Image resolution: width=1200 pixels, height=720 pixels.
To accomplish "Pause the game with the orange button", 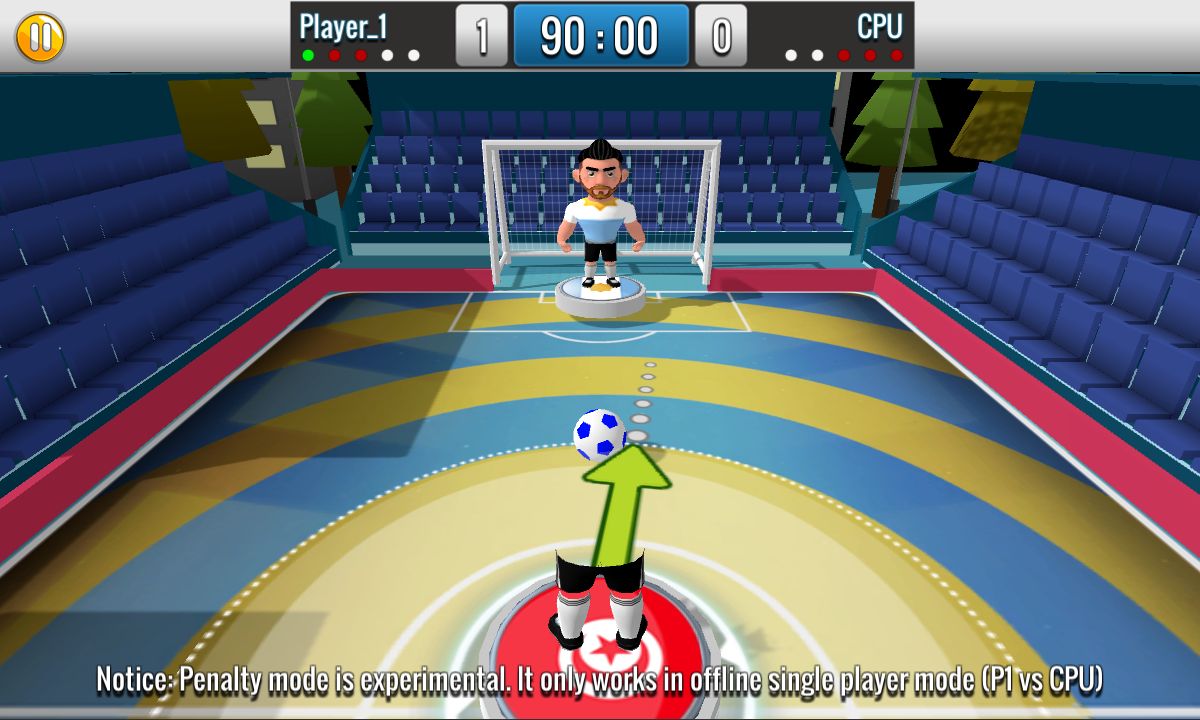I will point(40,37).
